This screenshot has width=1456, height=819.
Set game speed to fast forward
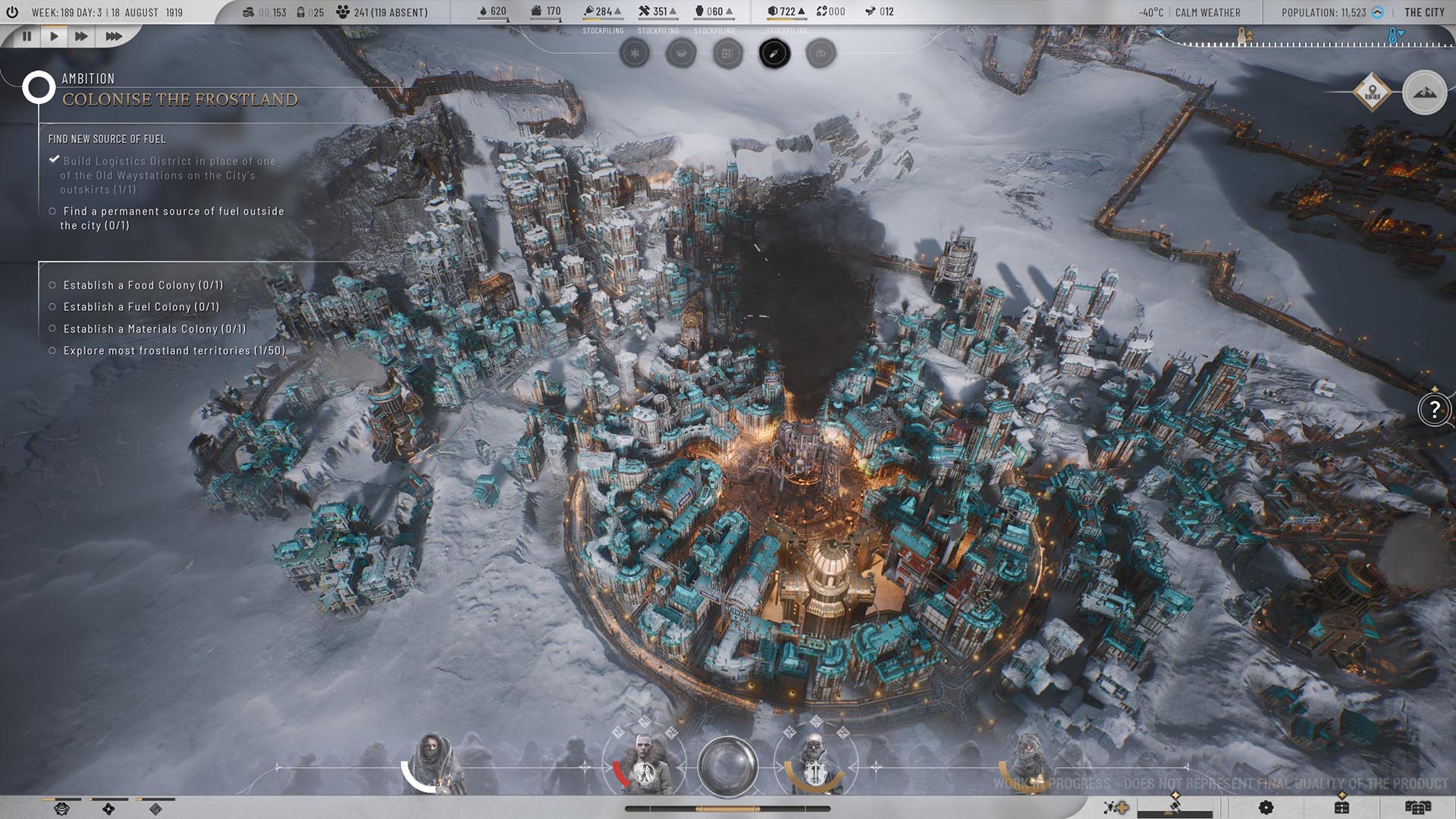[x=81, y=36]
